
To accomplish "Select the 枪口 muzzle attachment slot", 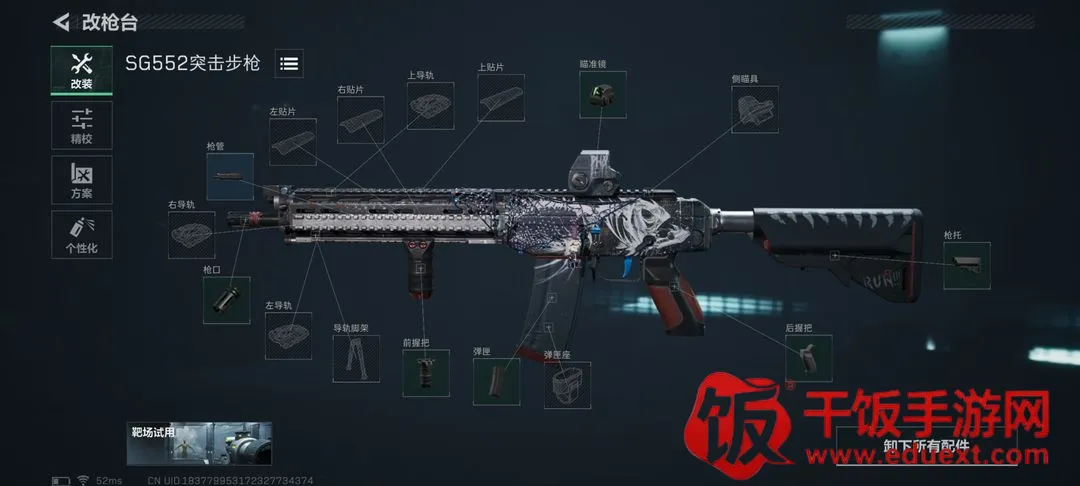I will tap(226, 300).
